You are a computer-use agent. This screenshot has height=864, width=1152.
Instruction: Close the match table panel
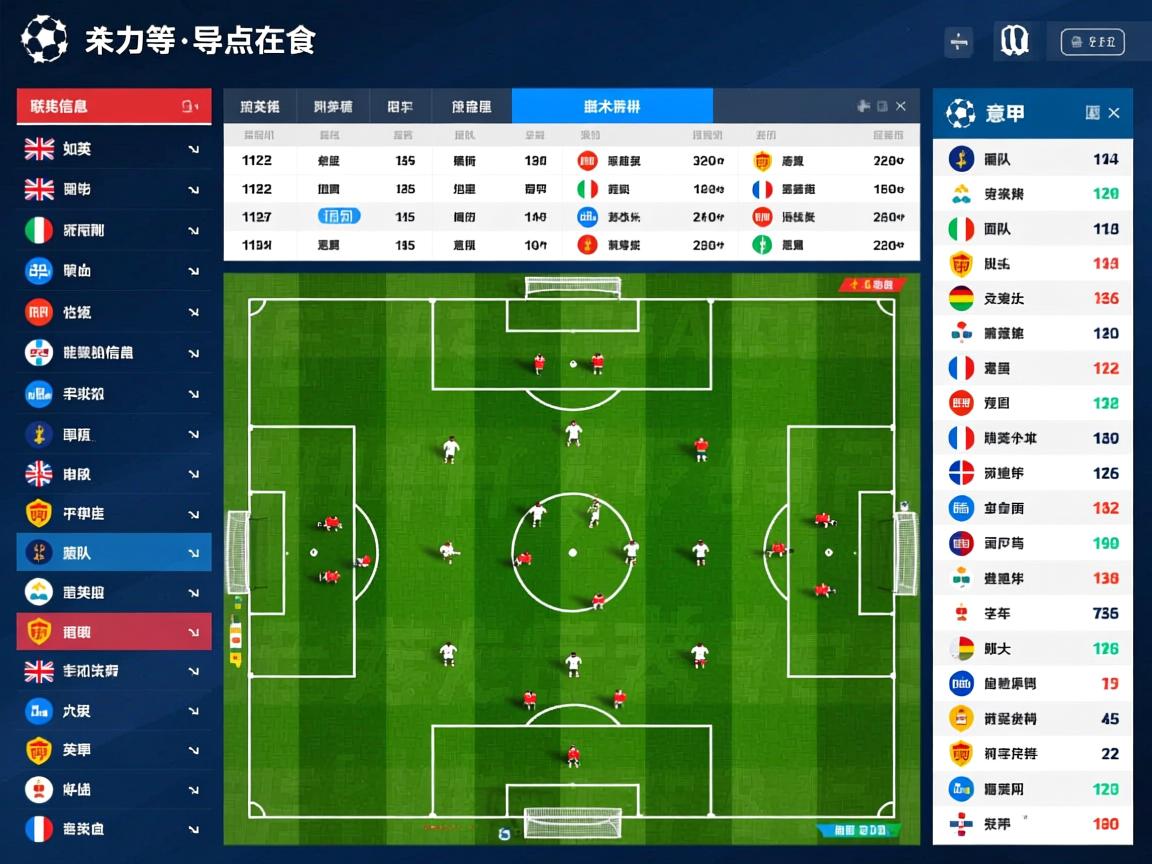click(901, 106)
